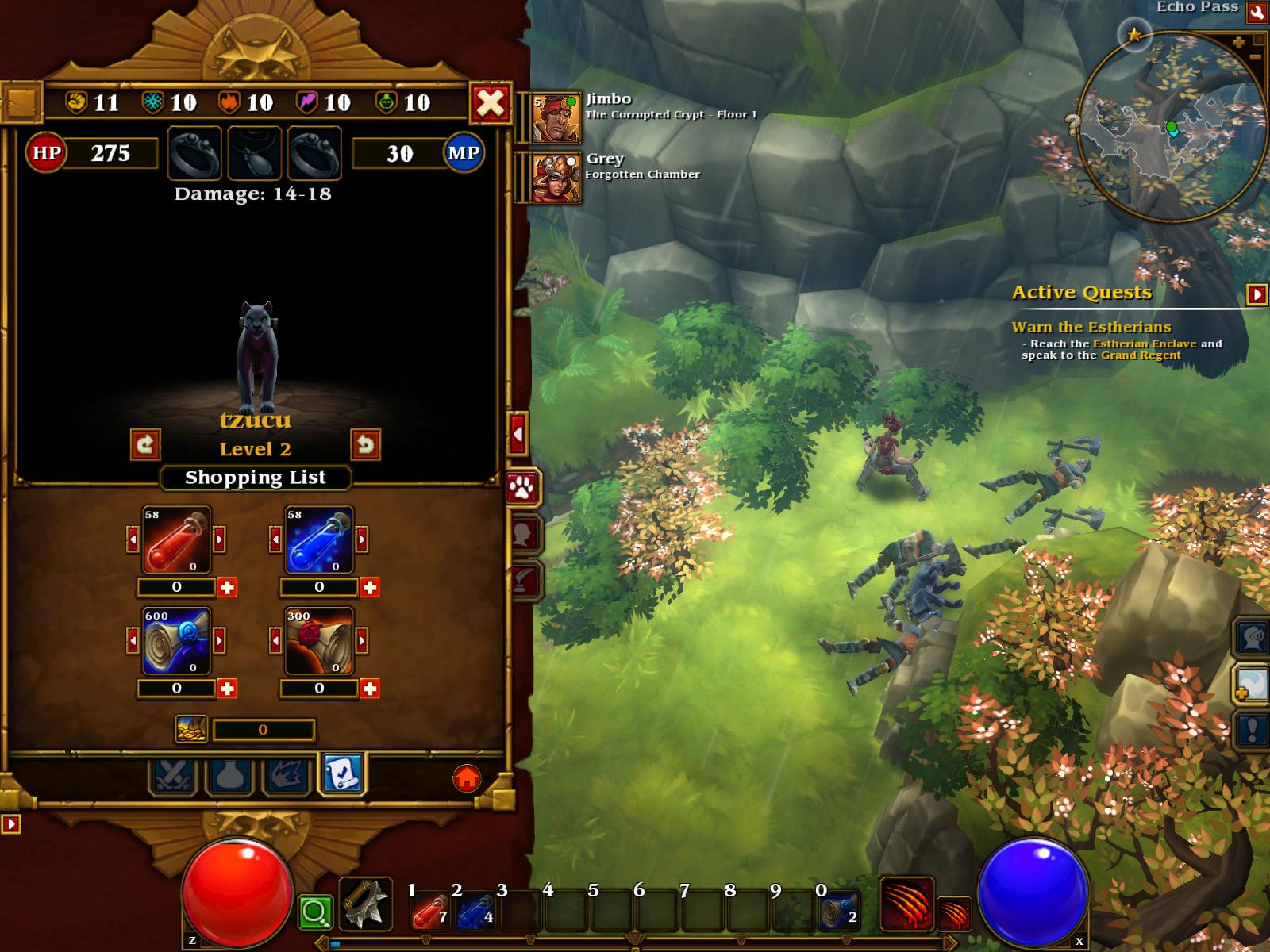The height and width of the screenshot is (952, 1270).
Task: Send the pet to town with the house button
Action: (x=467, y=777)
